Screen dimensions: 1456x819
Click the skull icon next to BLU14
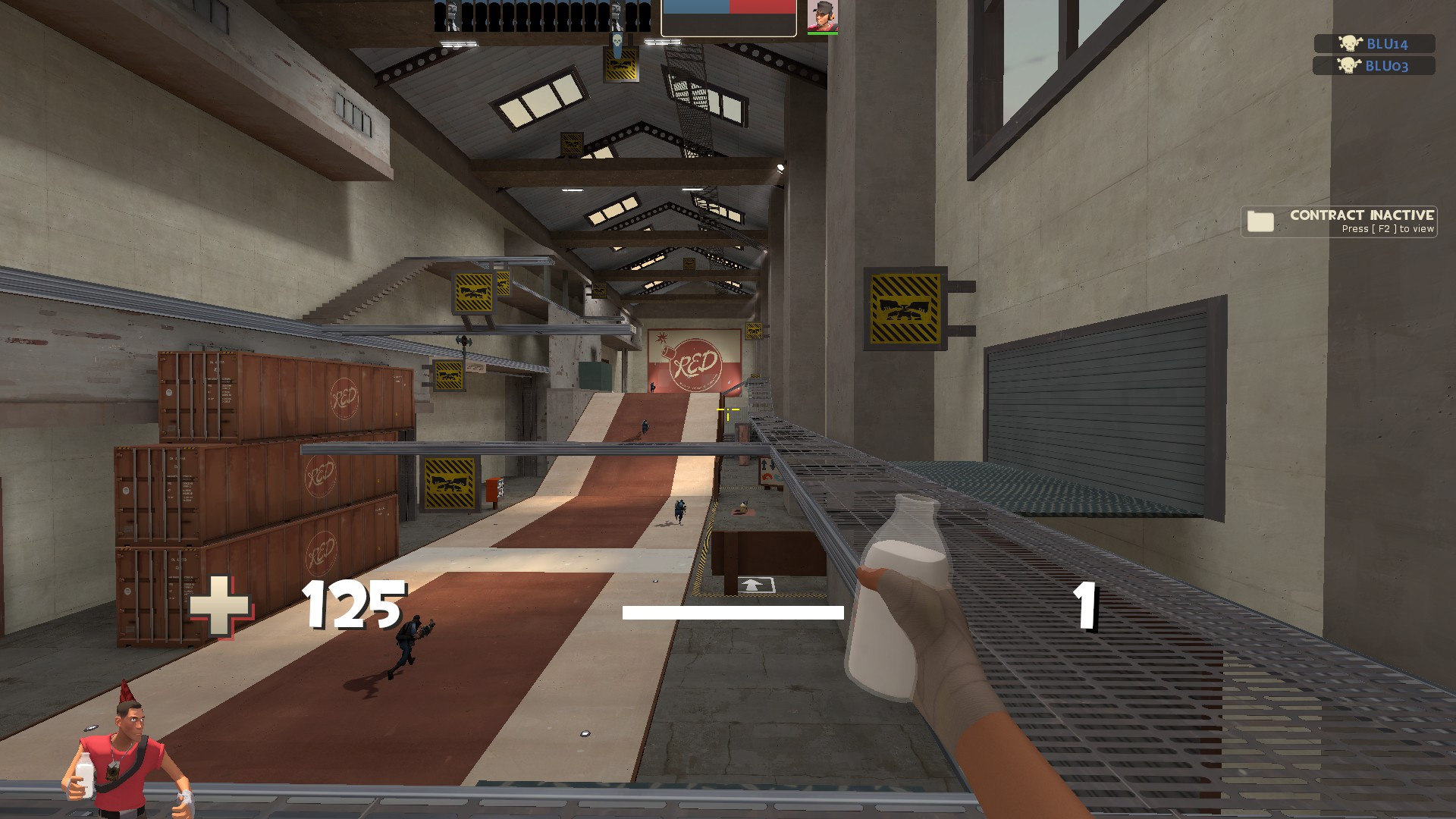1351,43
